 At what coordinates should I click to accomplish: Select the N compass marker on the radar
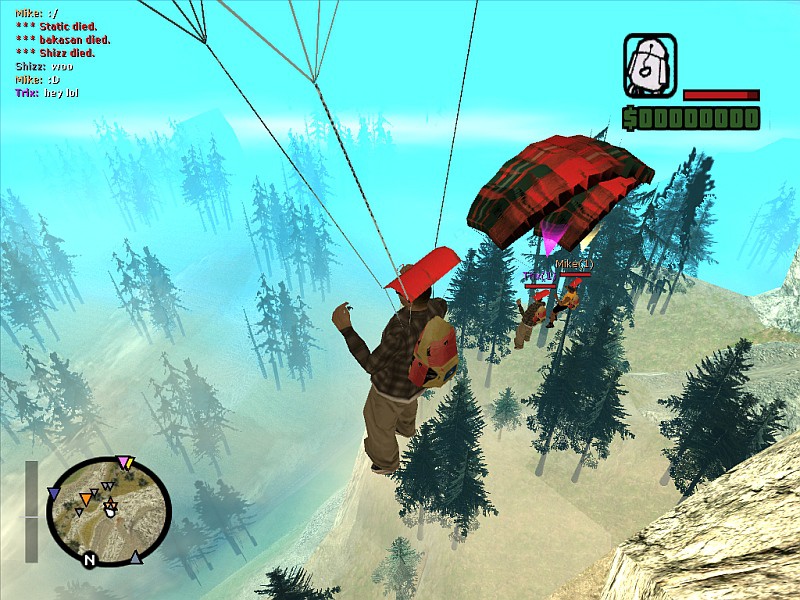(x=89, y=560)
